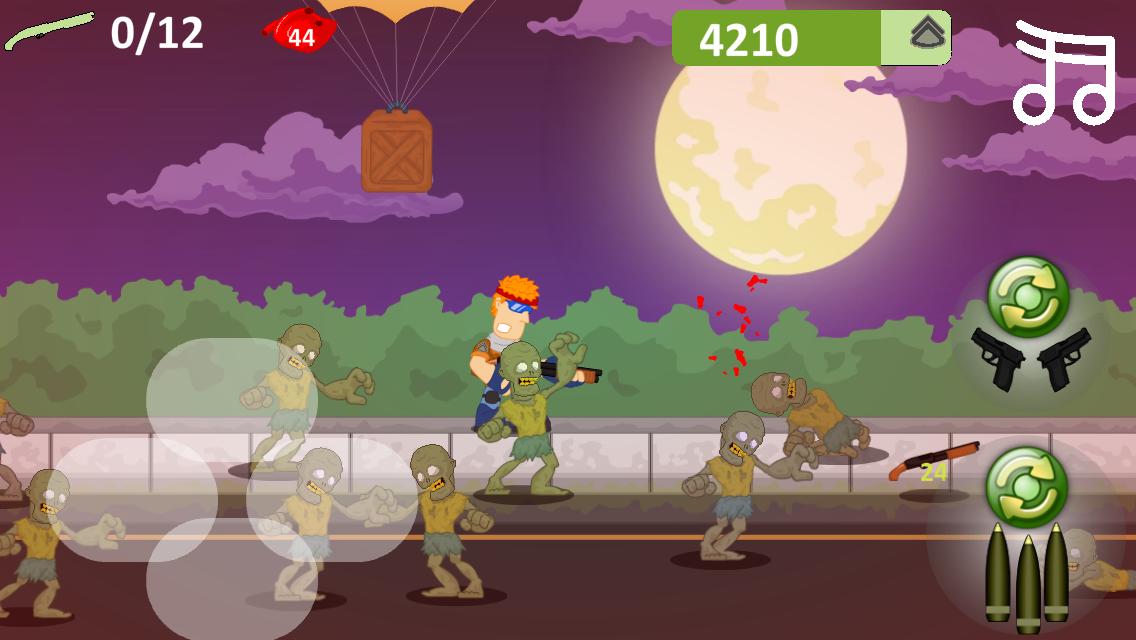Toggle the music note sound button
Screen dimensions: 1136x640
(1064, 72)
